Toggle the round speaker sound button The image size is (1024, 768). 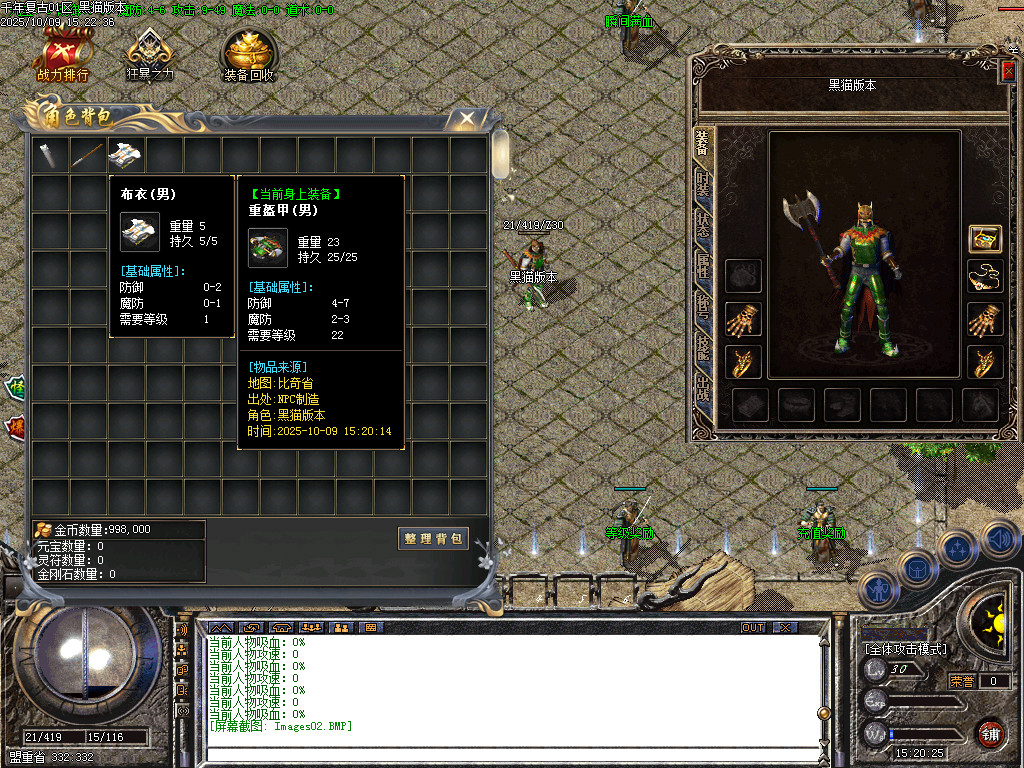1000,540
